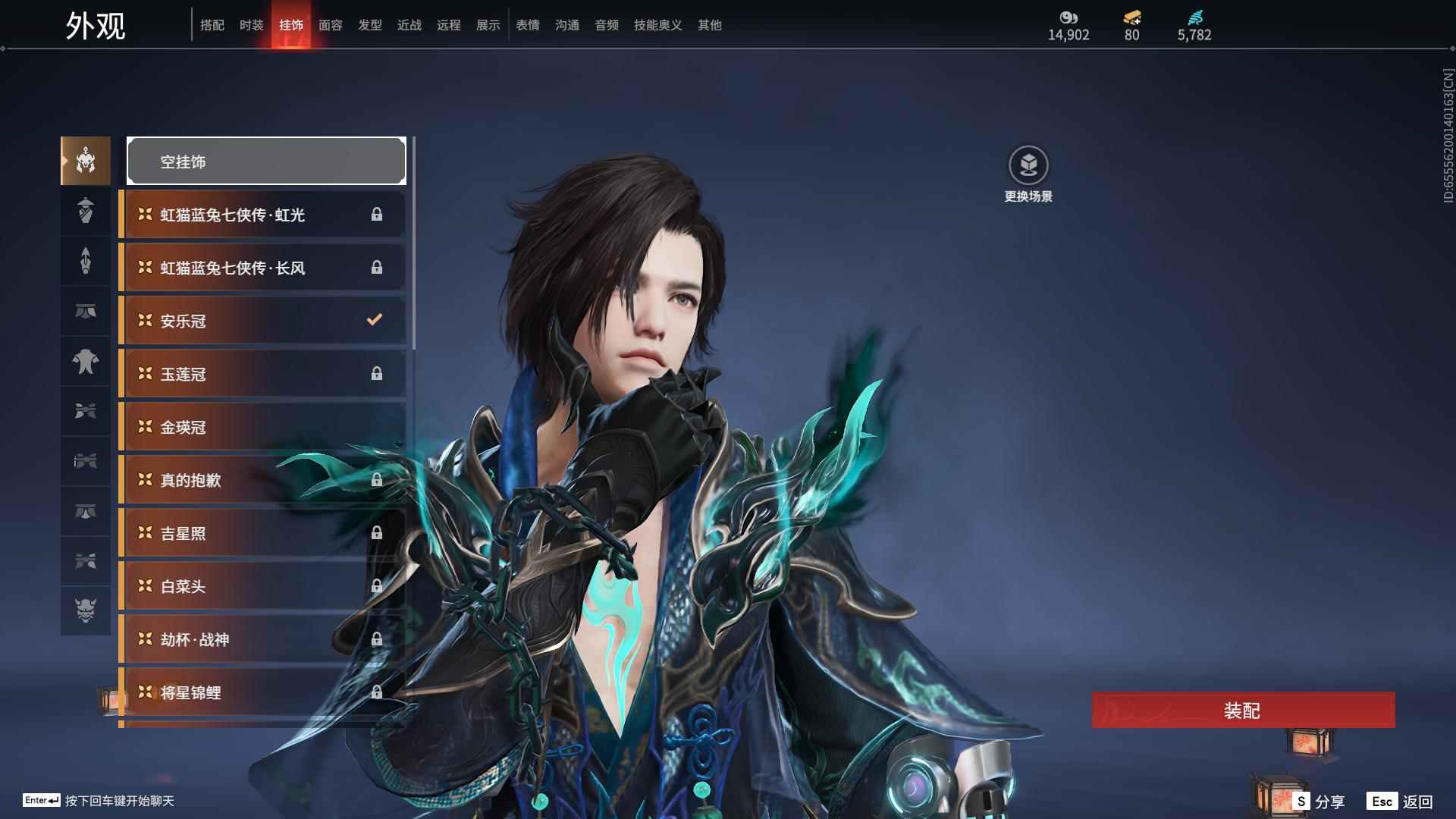The width and height of the screenshot is (1456, 819).
Task: Click the 分享 share button
Action: [1320, 802]
